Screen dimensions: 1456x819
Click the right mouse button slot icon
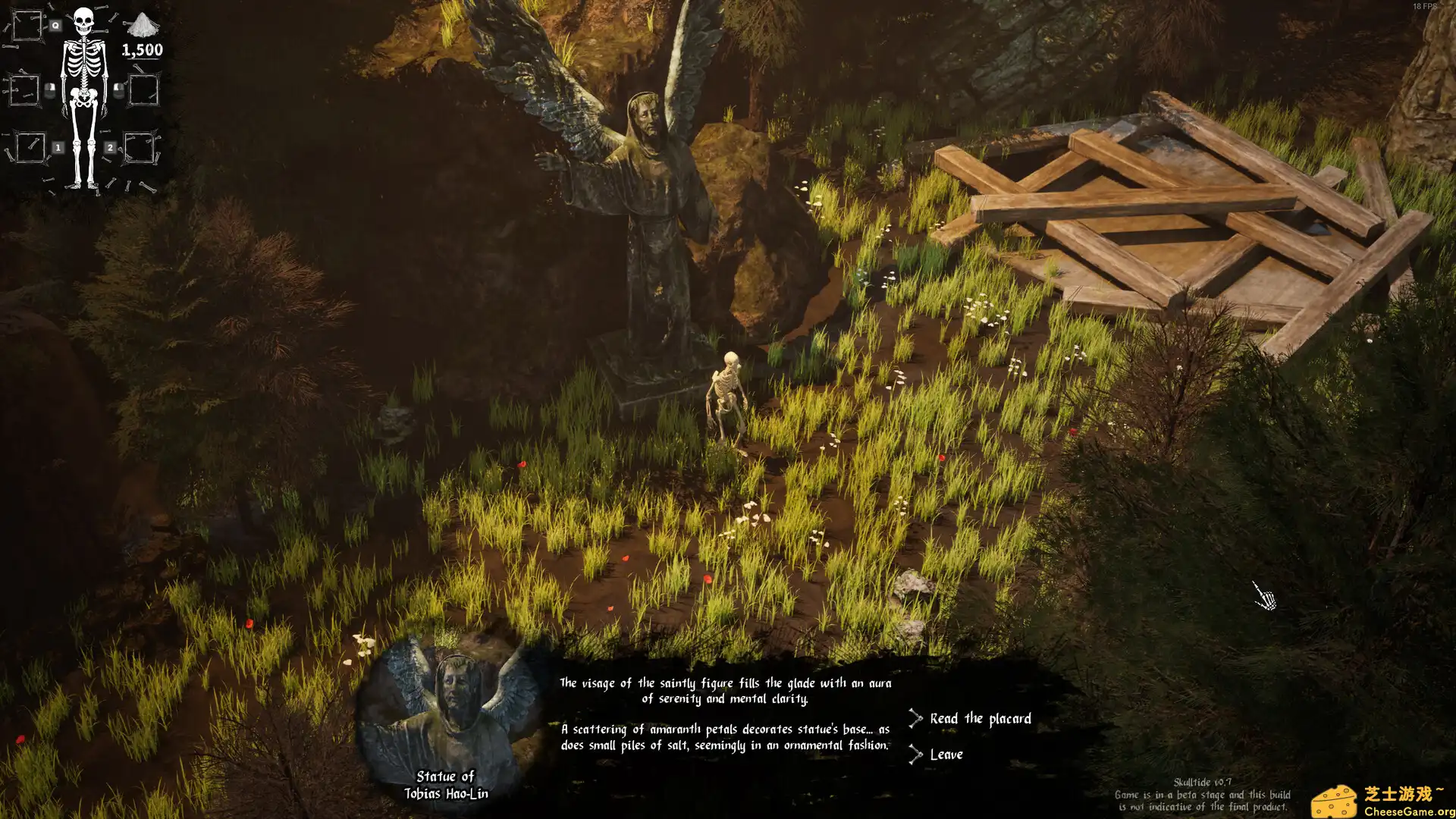(118, 91)
